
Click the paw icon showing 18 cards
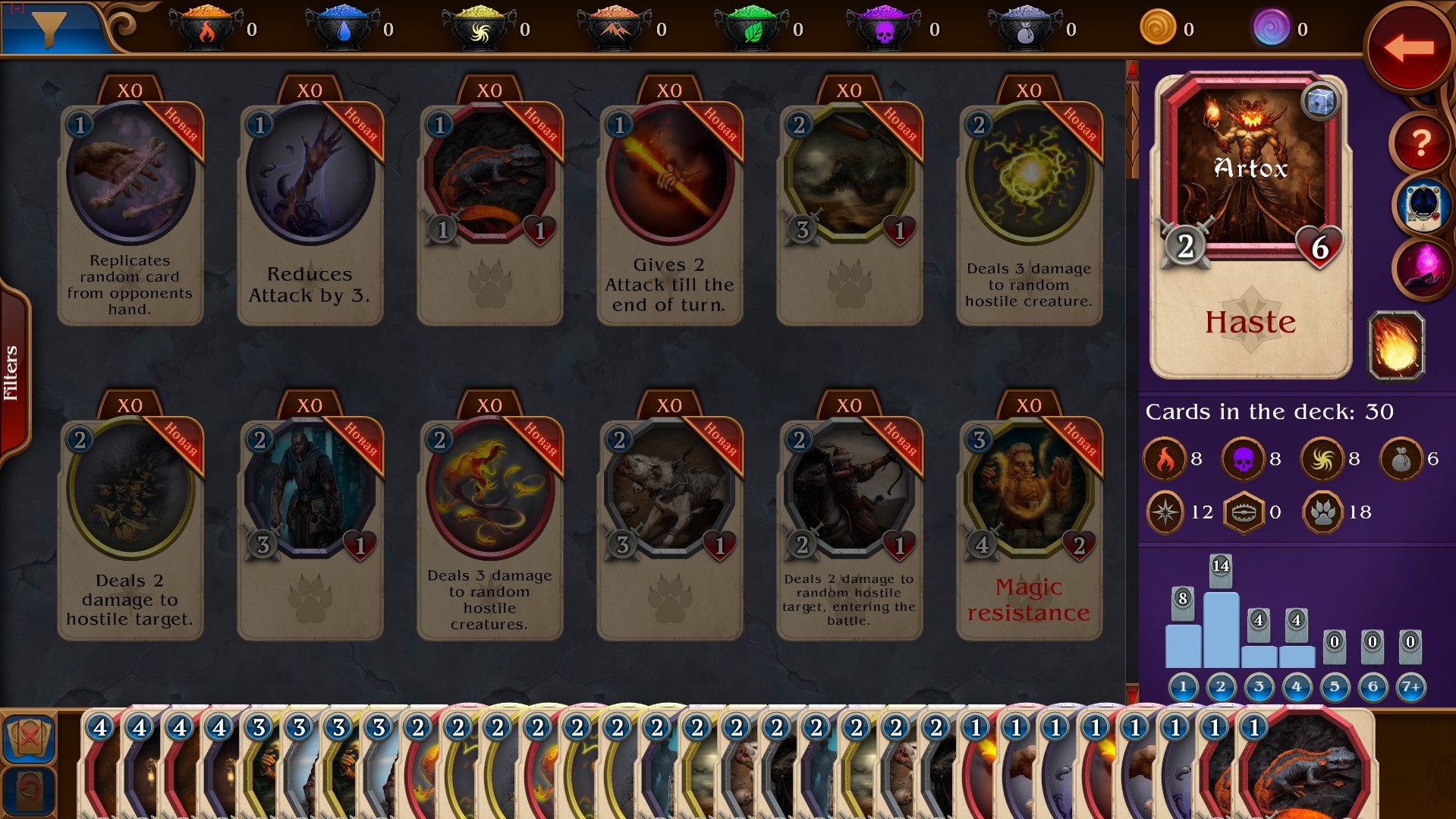[1321, 512]
